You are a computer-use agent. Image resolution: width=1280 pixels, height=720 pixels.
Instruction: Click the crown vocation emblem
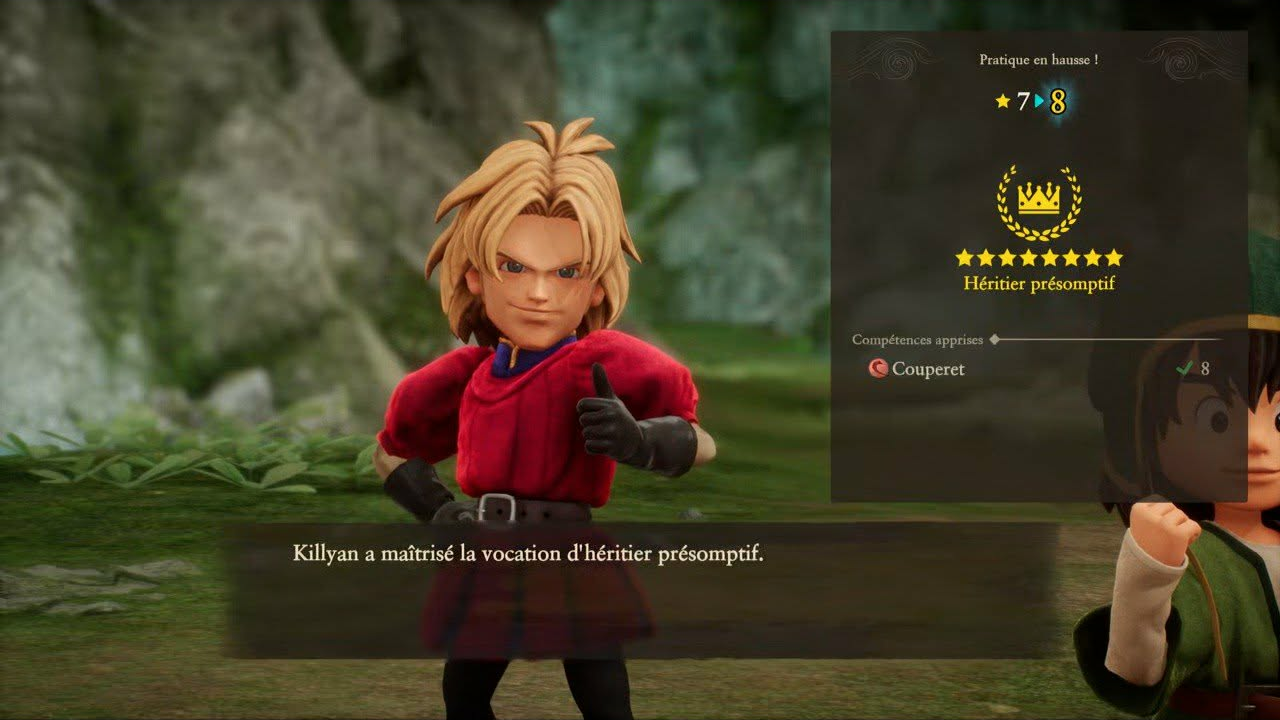click(1039, 201)
